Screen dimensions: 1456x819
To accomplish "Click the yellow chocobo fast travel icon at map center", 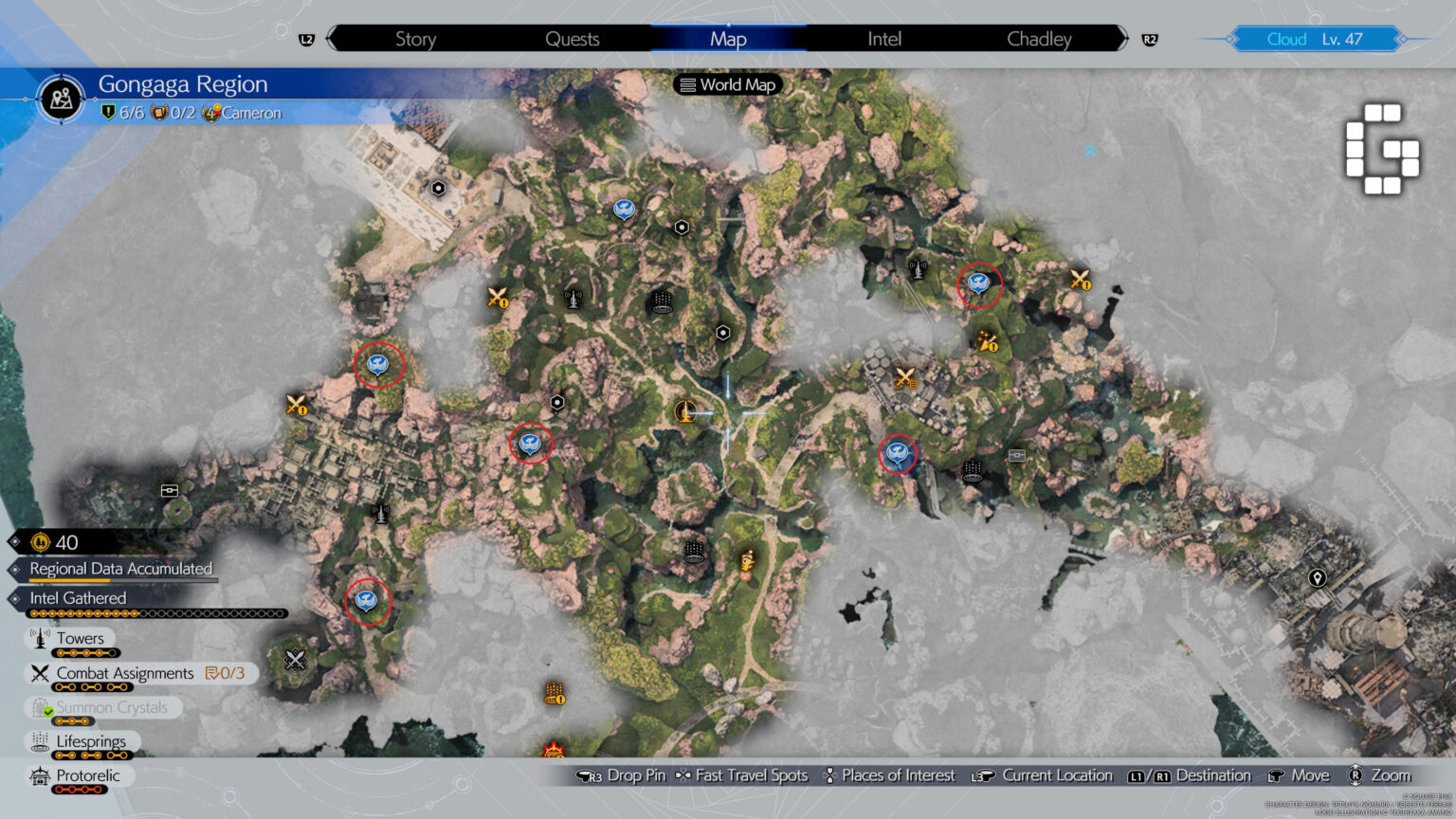I will 684,411.
